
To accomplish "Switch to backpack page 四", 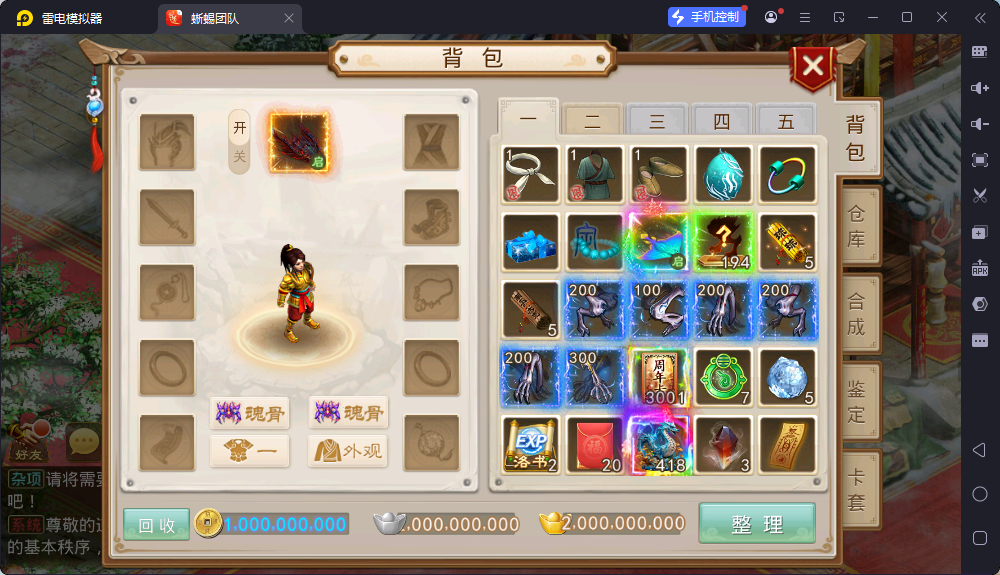I will [721, 122].
